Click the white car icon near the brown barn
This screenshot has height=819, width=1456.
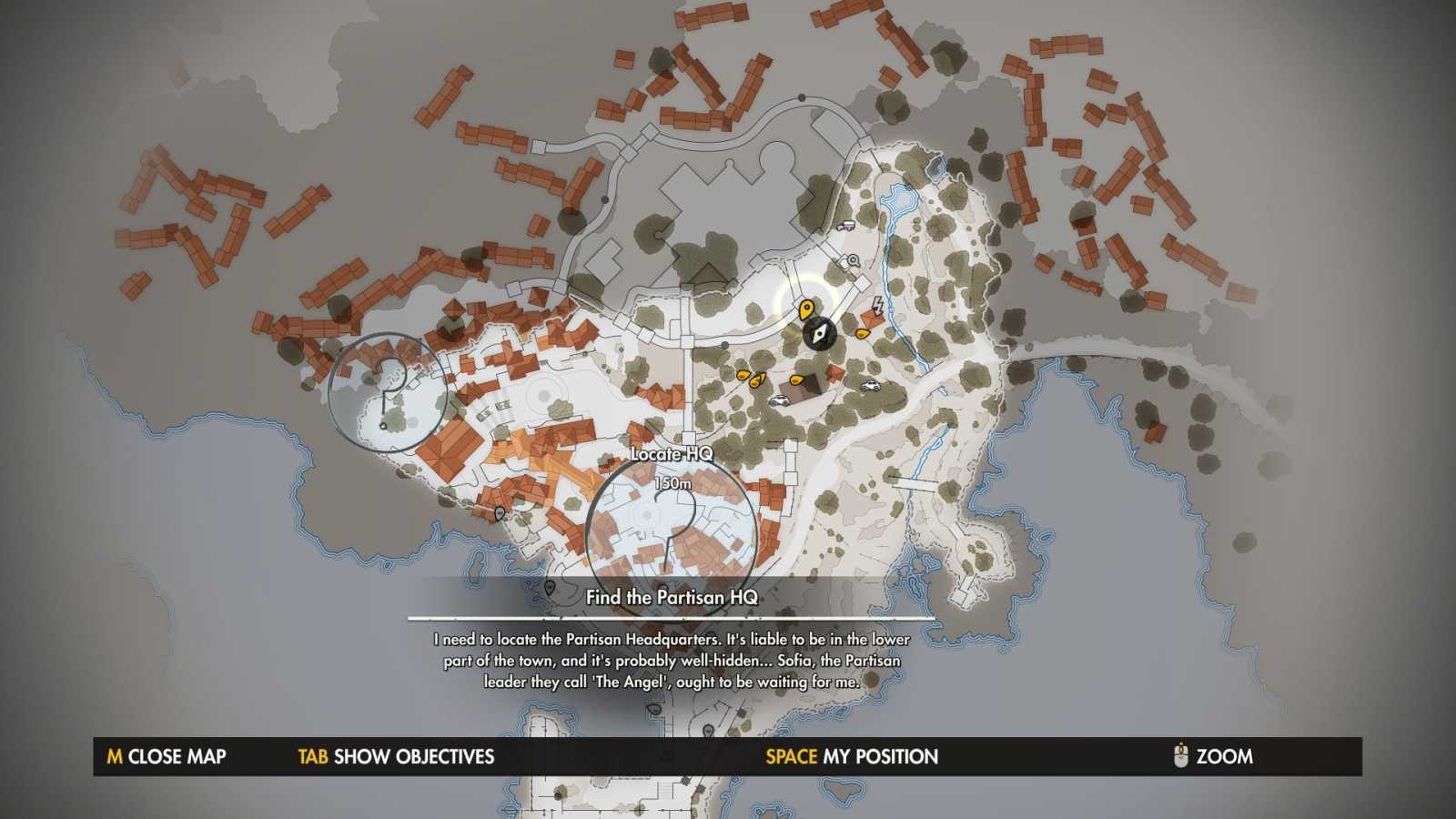pos(780,400)
